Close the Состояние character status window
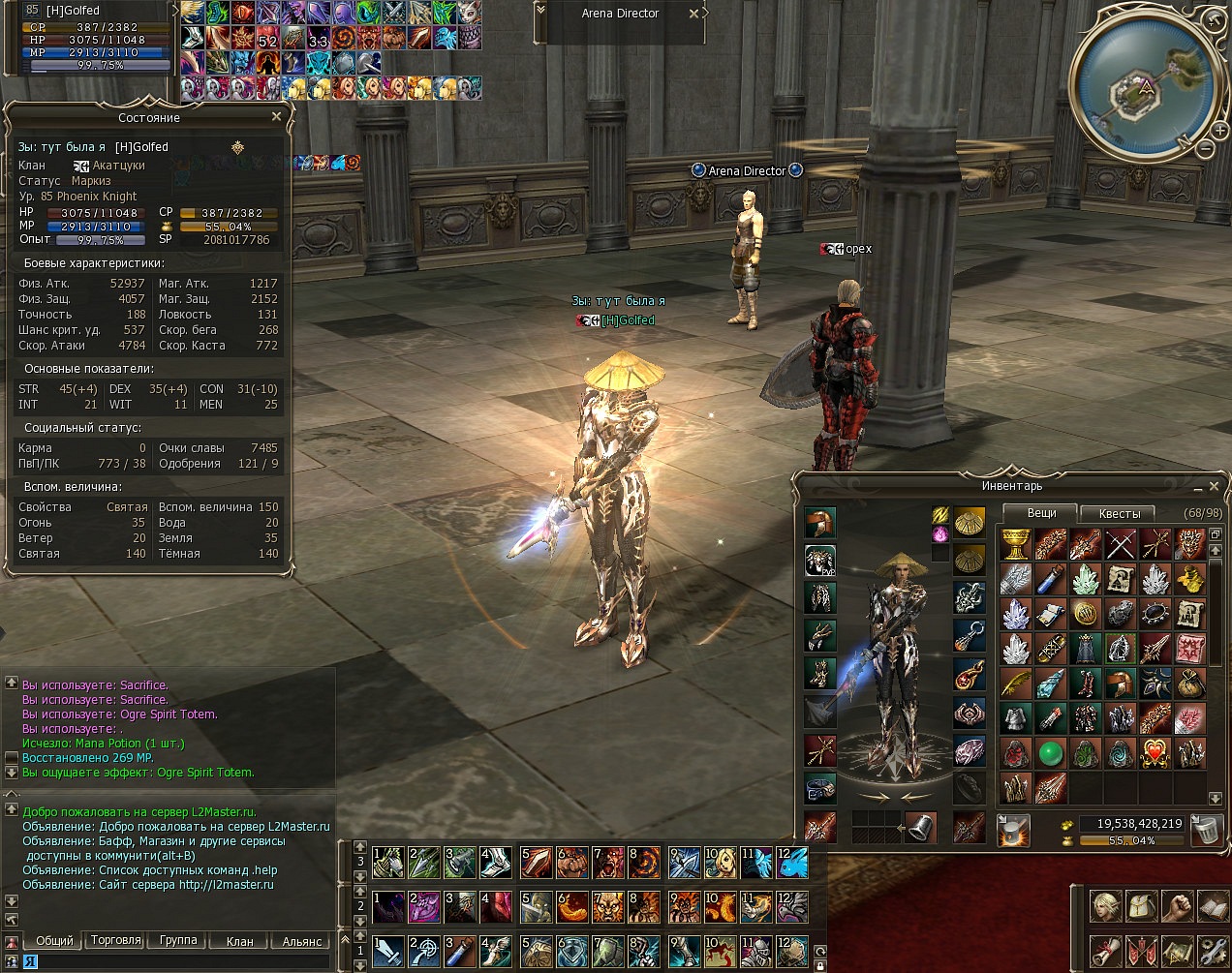This screenshot has height=973, width=1232. (x=277, y=117)
